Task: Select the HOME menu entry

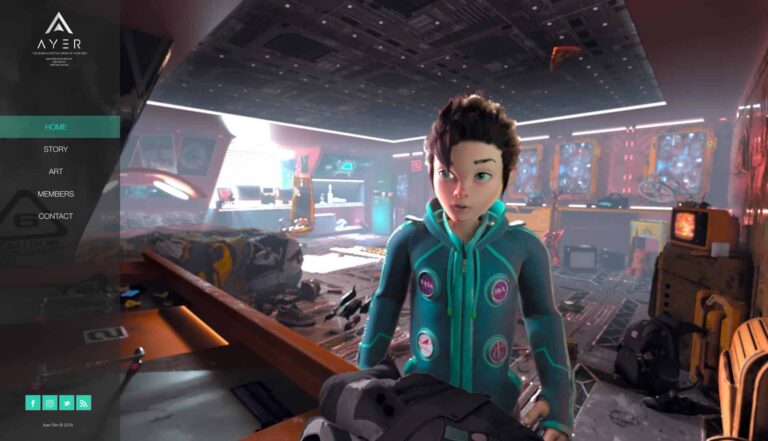Action: pos(56,127)
